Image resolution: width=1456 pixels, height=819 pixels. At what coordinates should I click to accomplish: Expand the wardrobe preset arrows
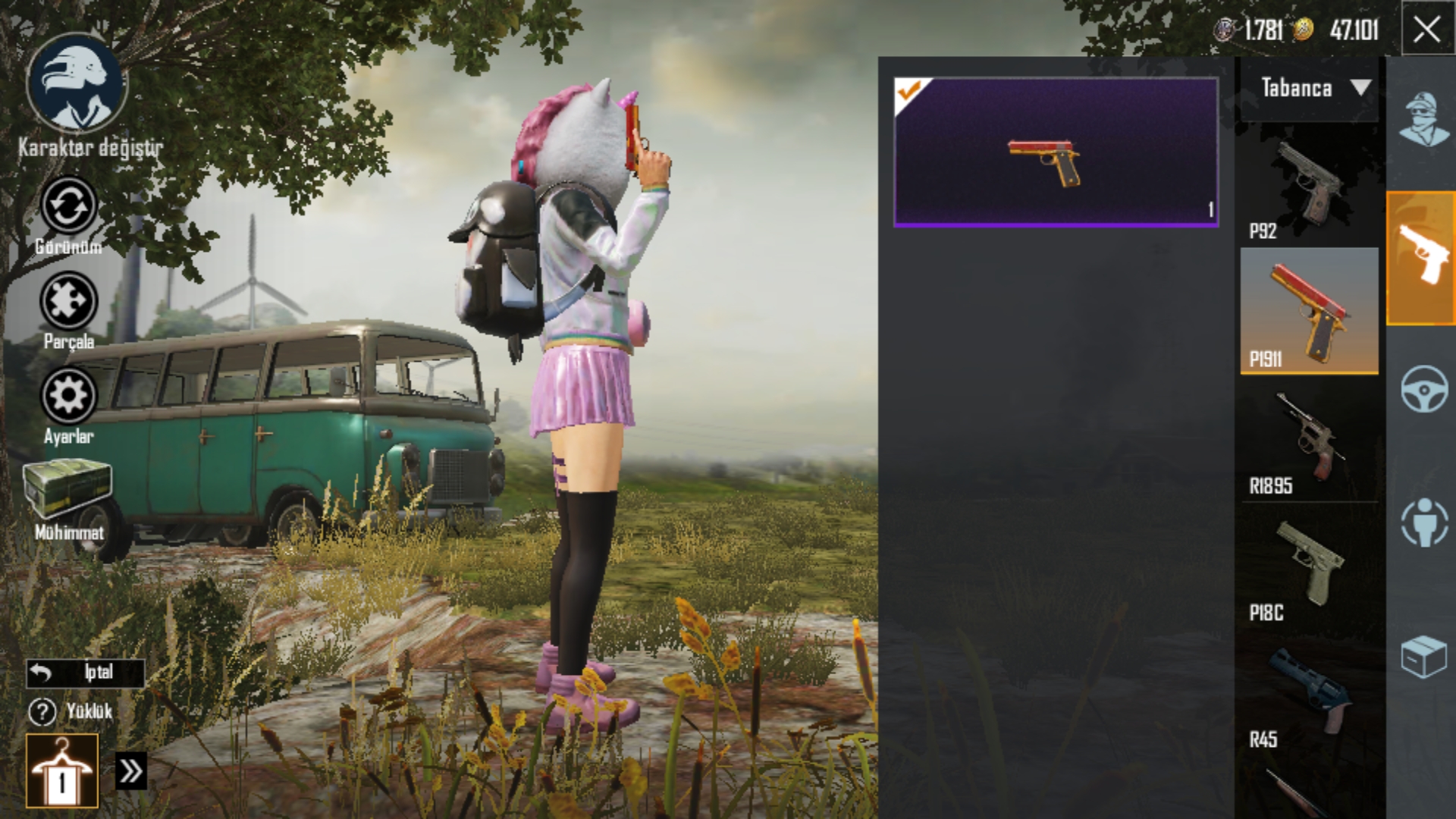[130, 771]
